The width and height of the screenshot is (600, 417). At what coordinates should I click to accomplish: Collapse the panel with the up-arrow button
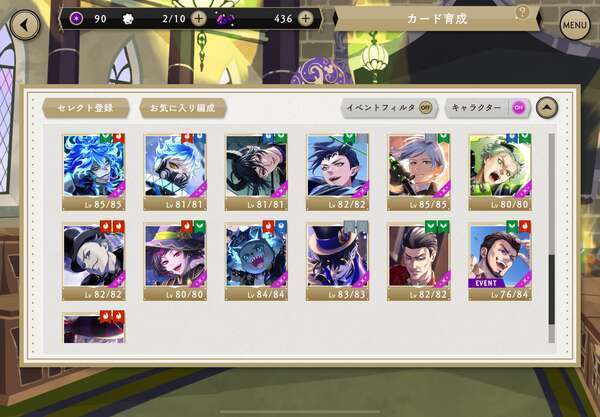point(546,107)
